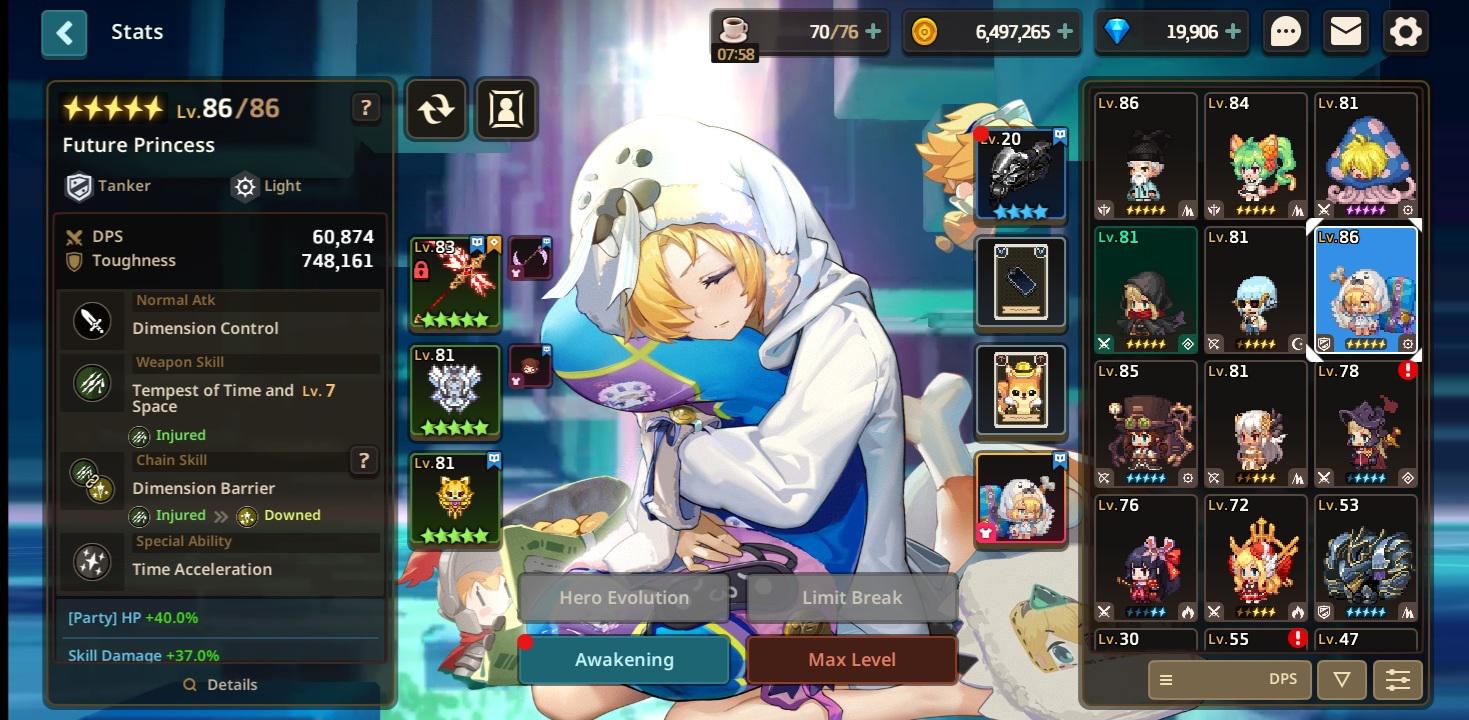Open the game settings gear
This screenshot has width=1469, height=720.
pos(1406,31)
